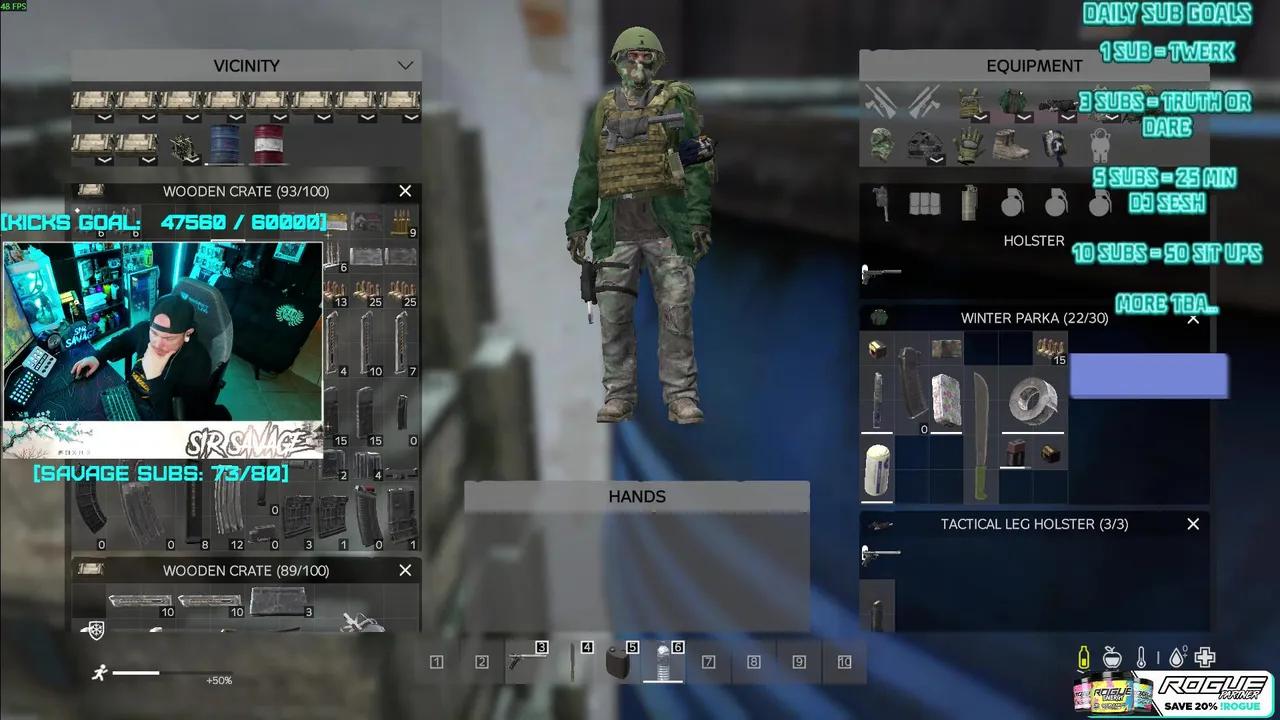This screenshot has width=1280, height=720.
Task: Click the thermometer temperature indicator
Action: click(x=1143, y=657)
